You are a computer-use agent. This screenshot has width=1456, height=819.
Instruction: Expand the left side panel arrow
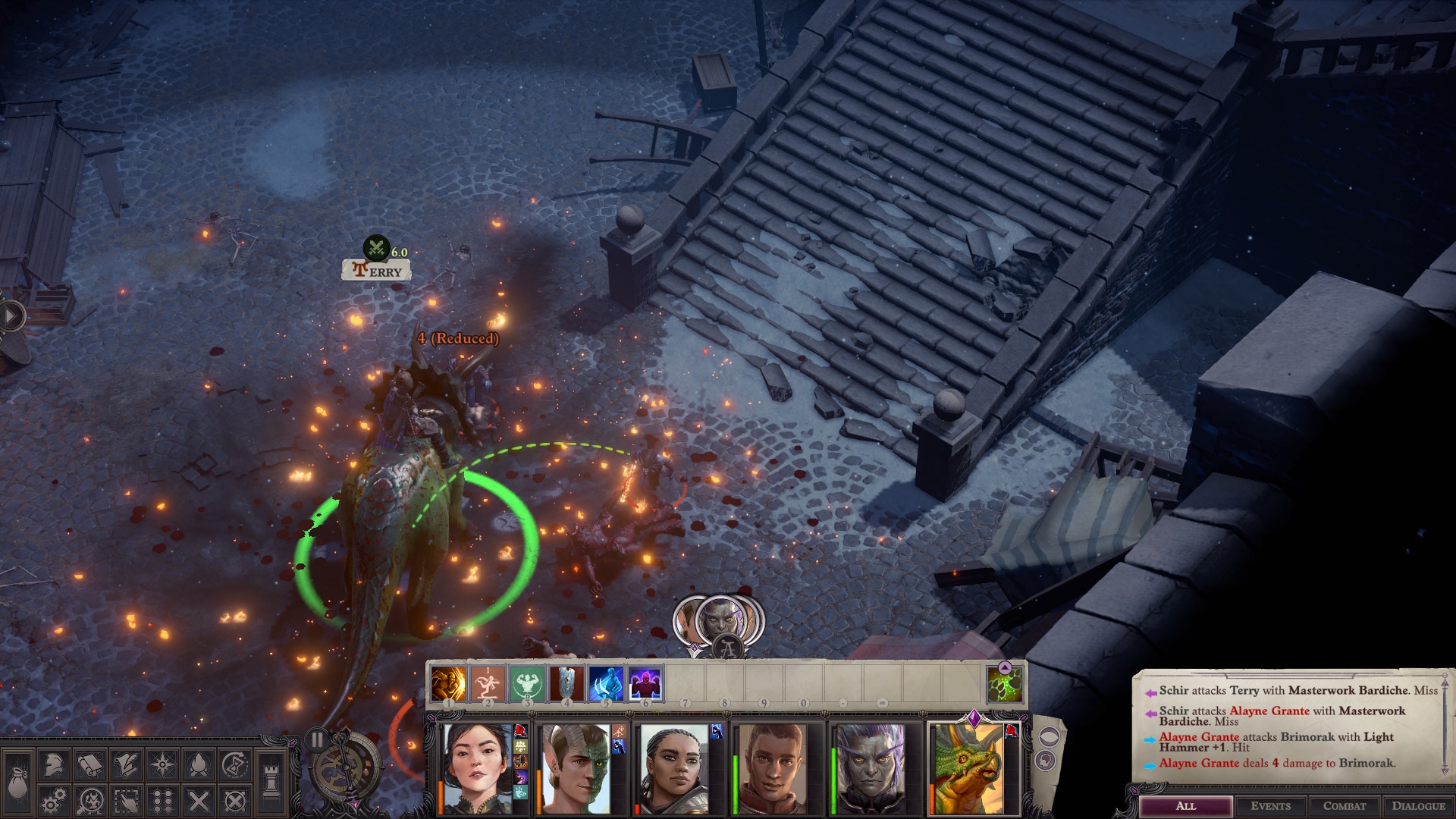(x=11, y=315)
